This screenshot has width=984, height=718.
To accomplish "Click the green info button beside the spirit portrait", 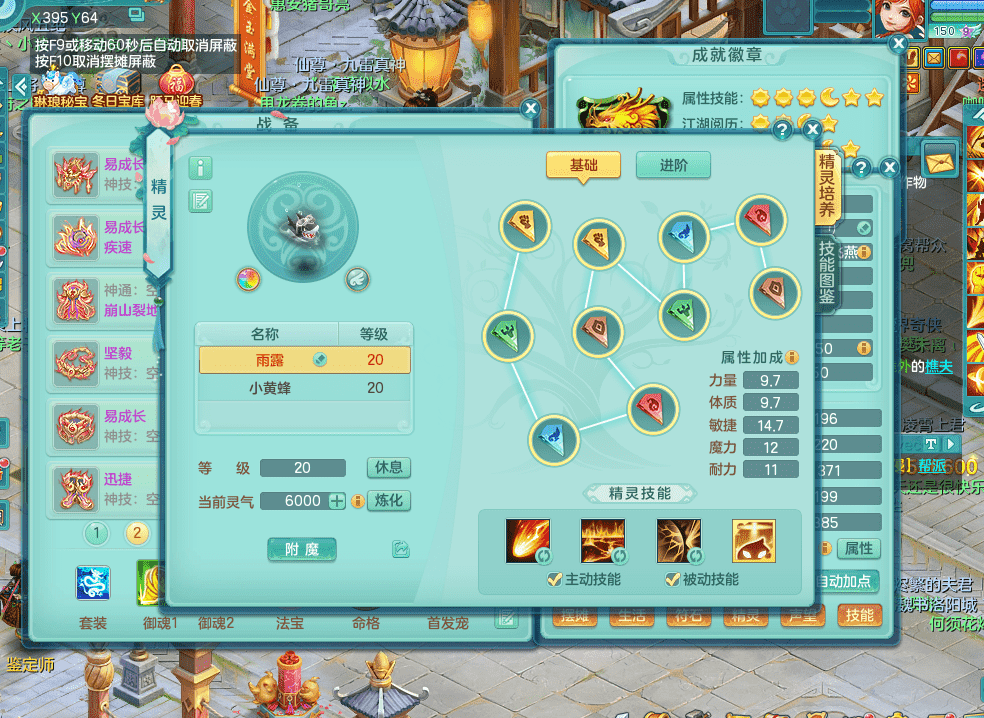I will (x=201, y=168).
